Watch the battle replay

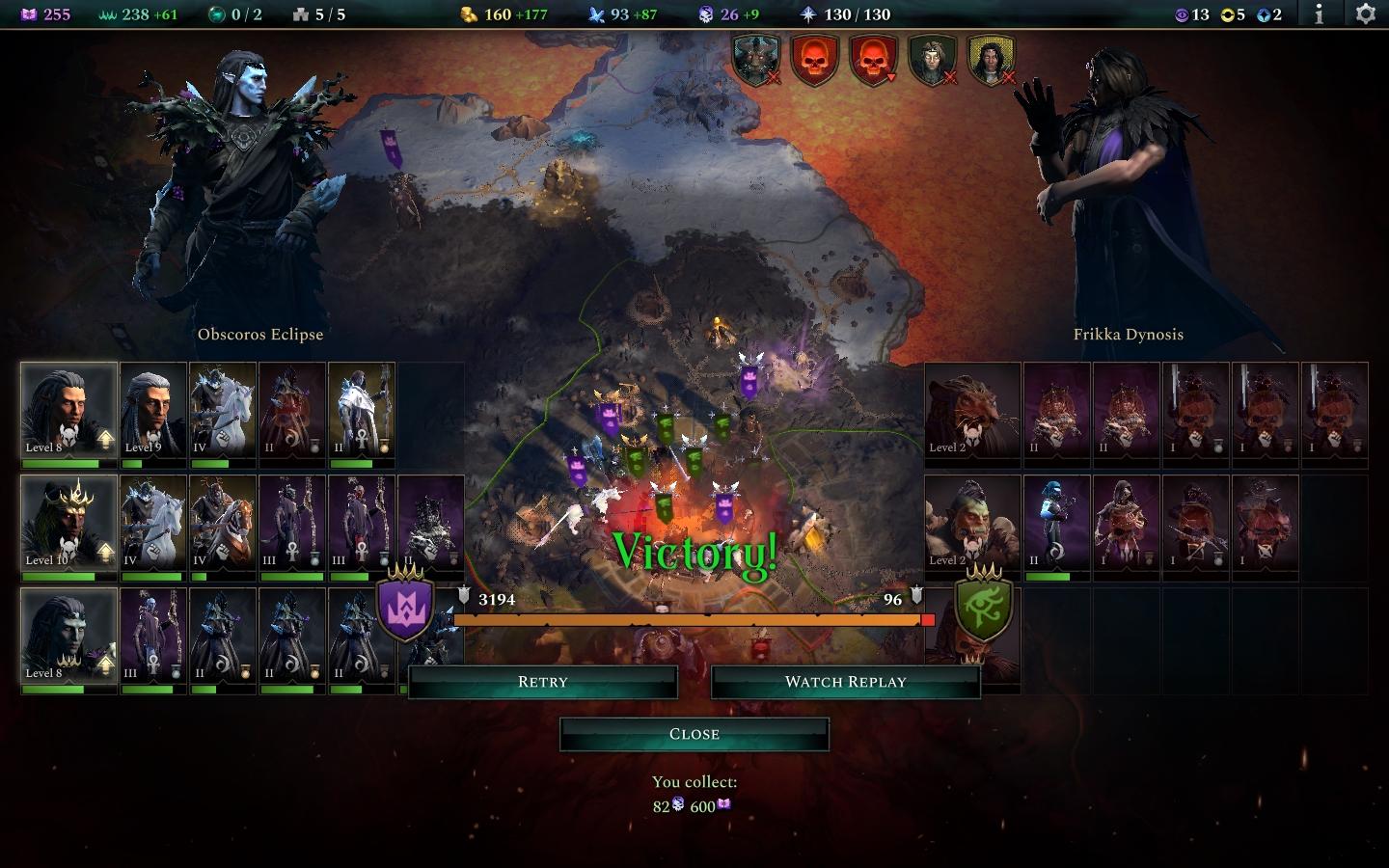point(845,682)
